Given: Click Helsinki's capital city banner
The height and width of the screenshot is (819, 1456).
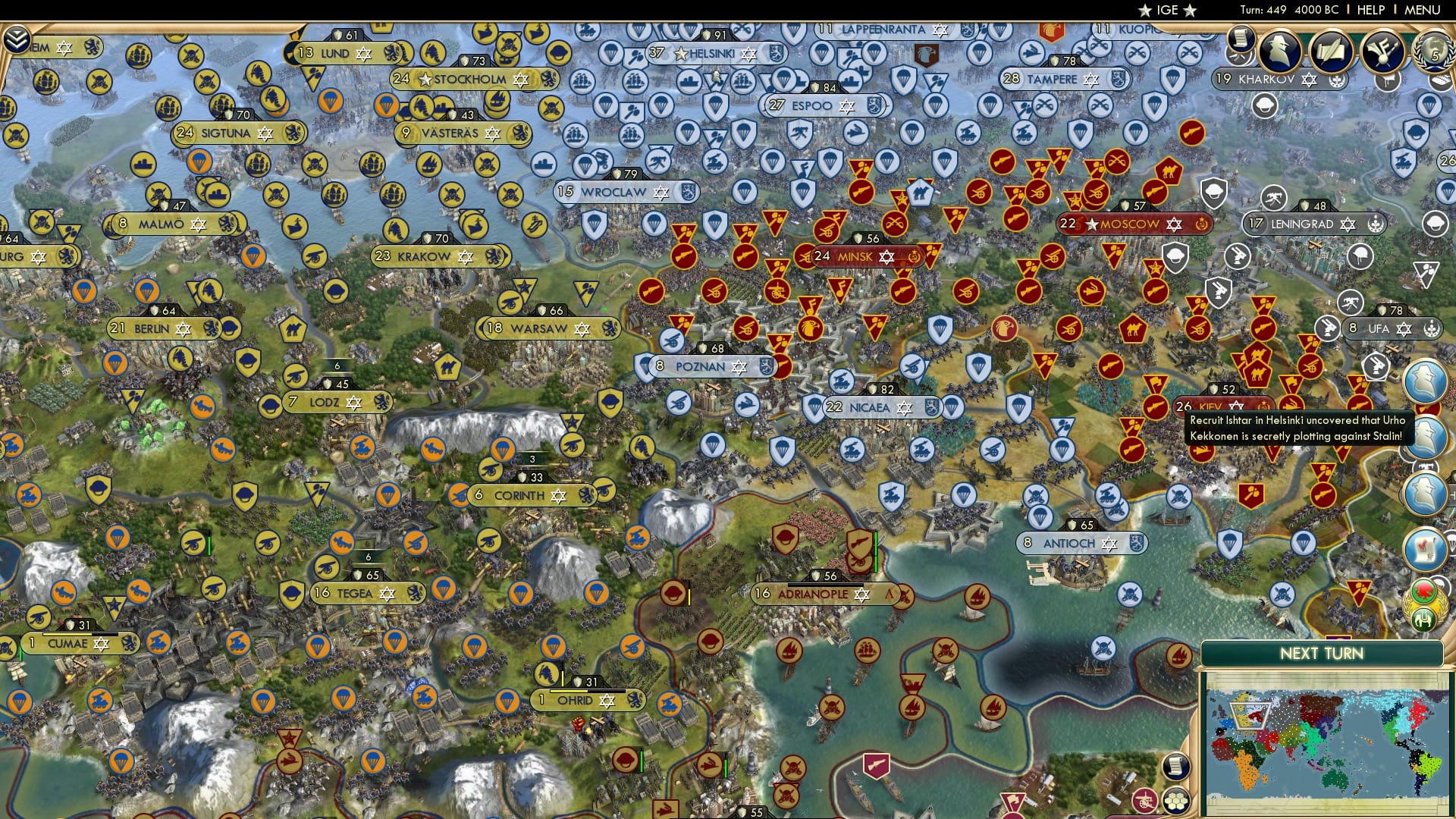Looking at the screenshot, I should click(x=708, y=54).
